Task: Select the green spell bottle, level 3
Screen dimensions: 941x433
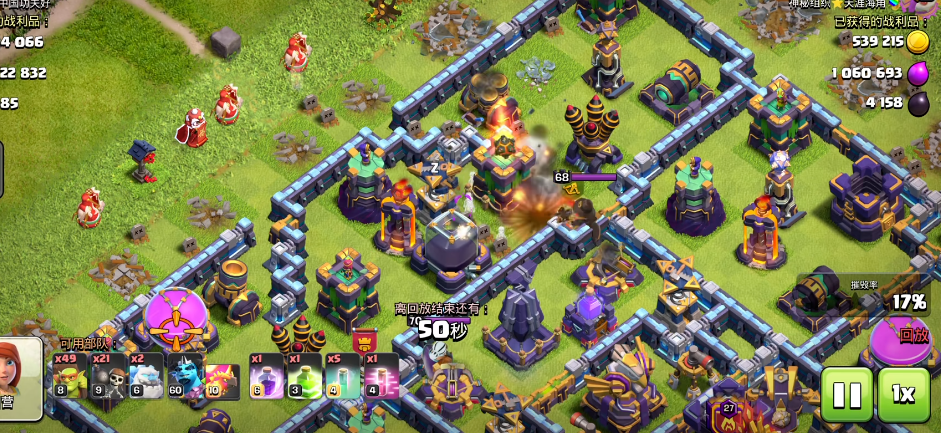Action: coord(304,376)
